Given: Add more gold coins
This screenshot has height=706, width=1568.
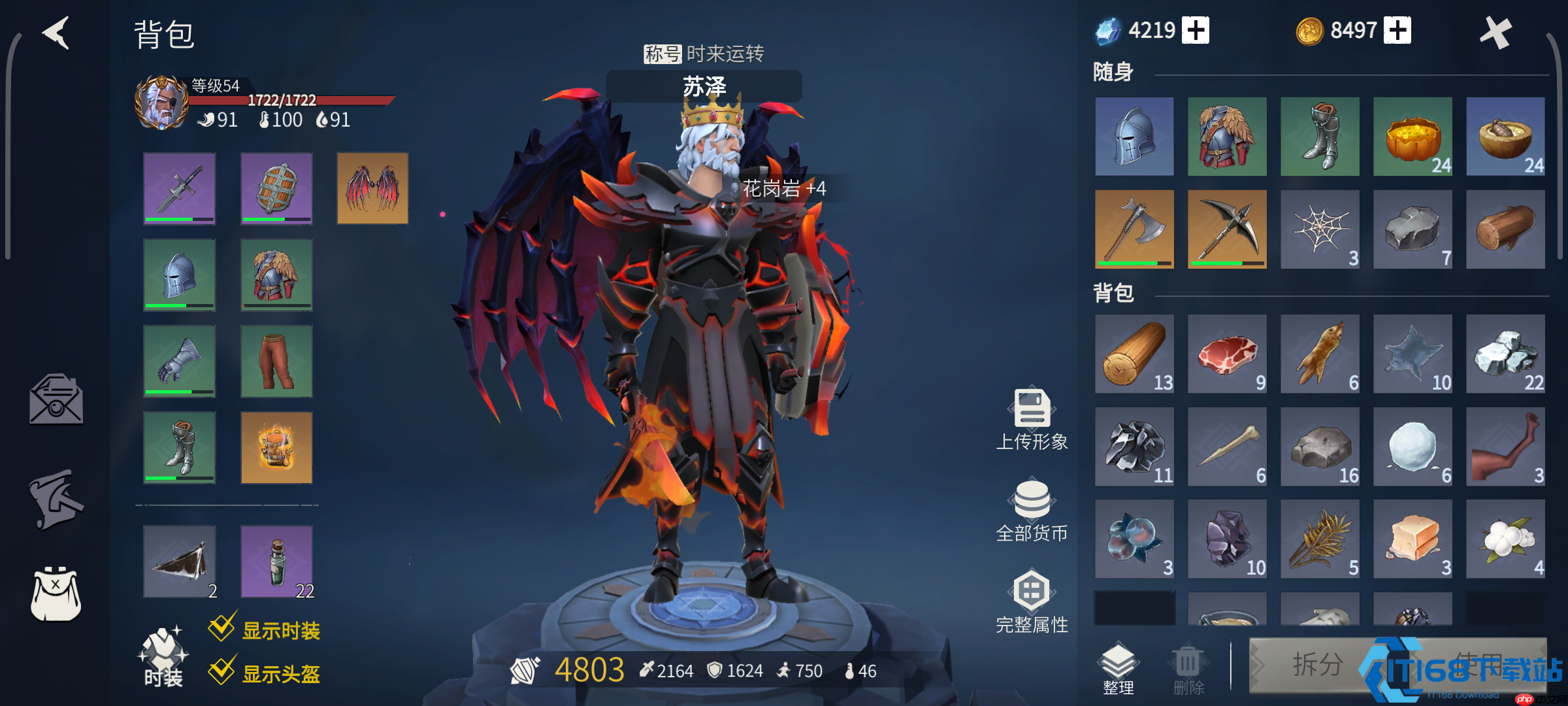Looking at the screenshot, I should pos(1397,30).
